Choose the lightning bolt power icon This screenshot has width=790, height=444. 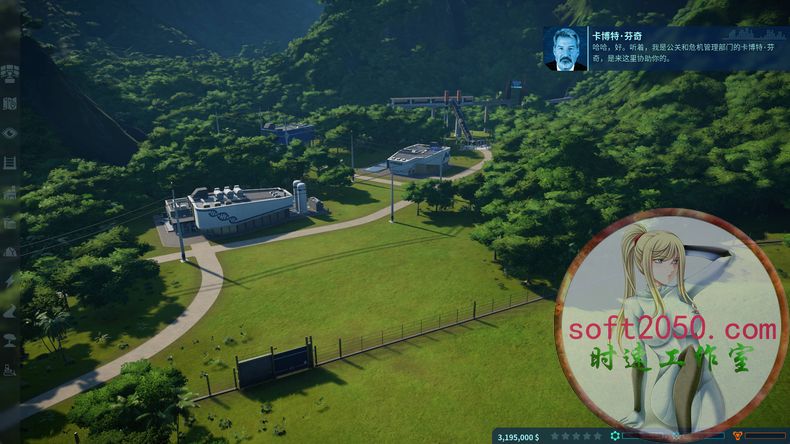point(10,282)
